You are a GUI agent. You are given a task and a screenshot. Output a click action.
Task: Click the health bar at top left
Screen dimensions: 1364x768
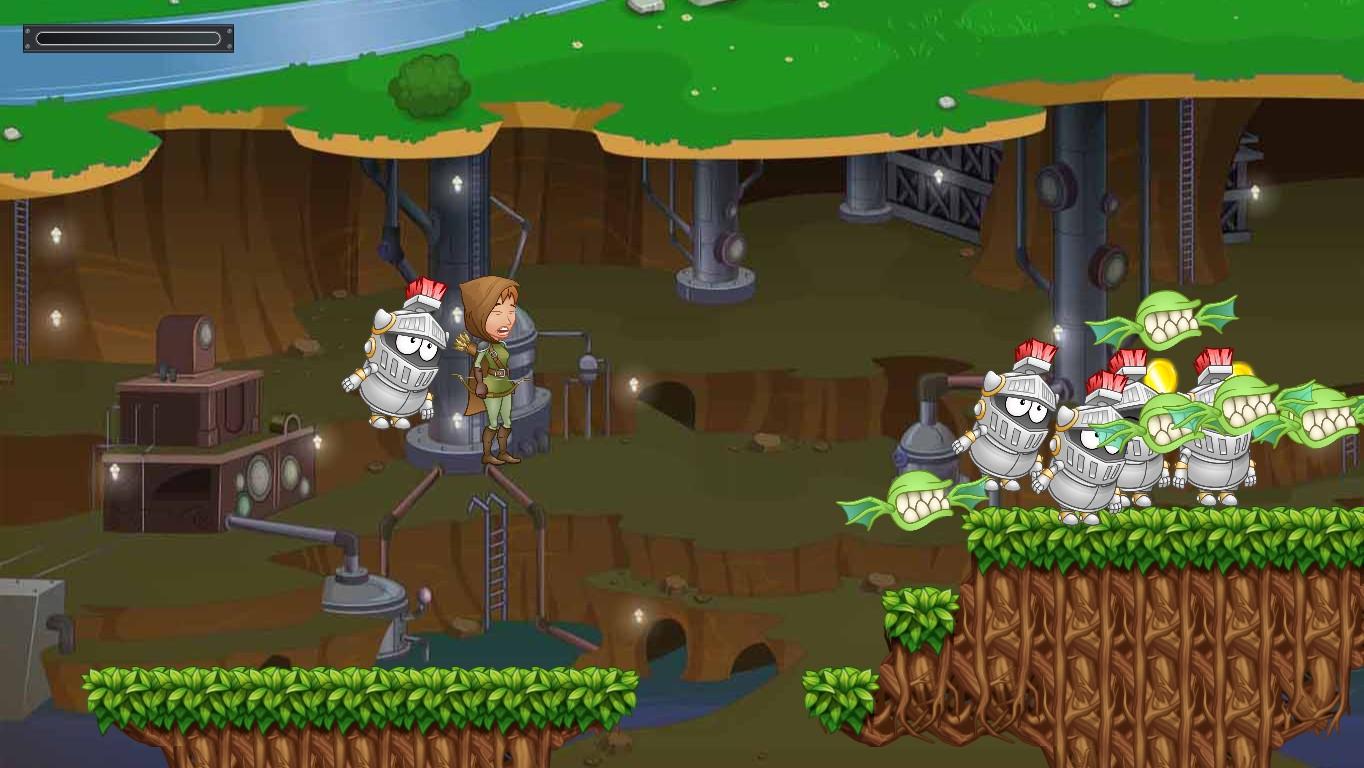coord(127,36)
